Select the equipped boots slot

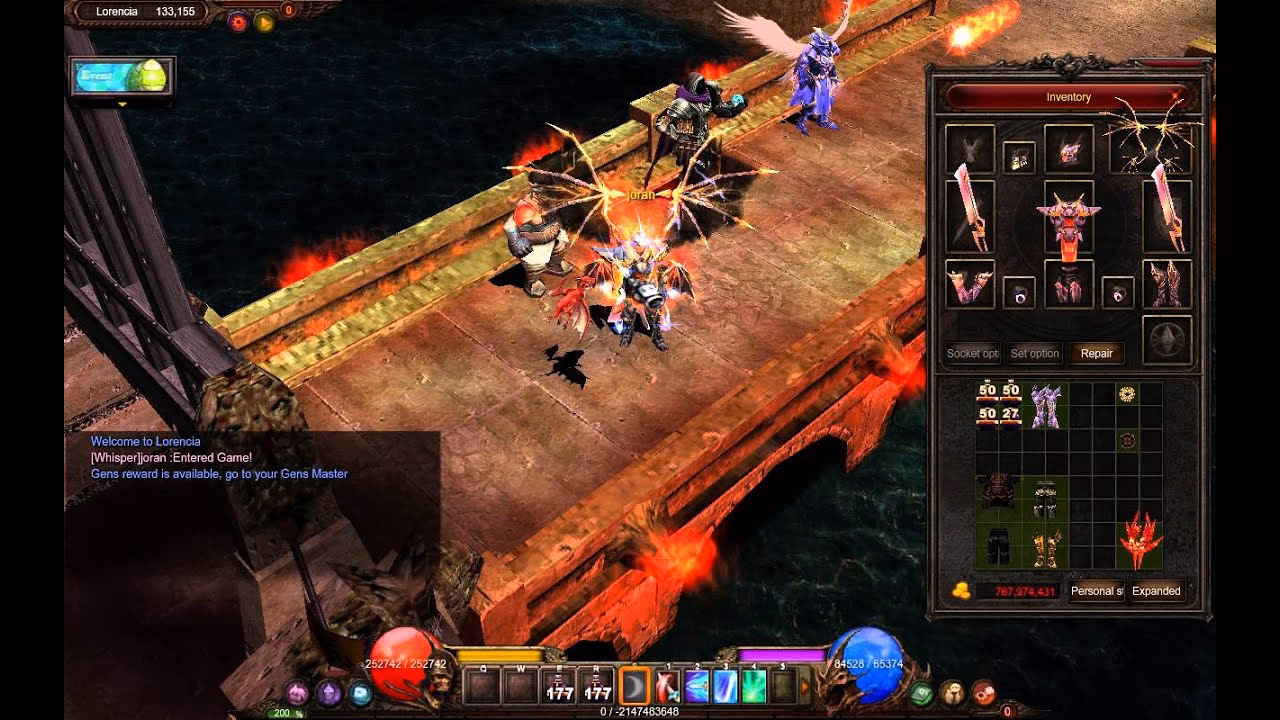pos(1166,285)
